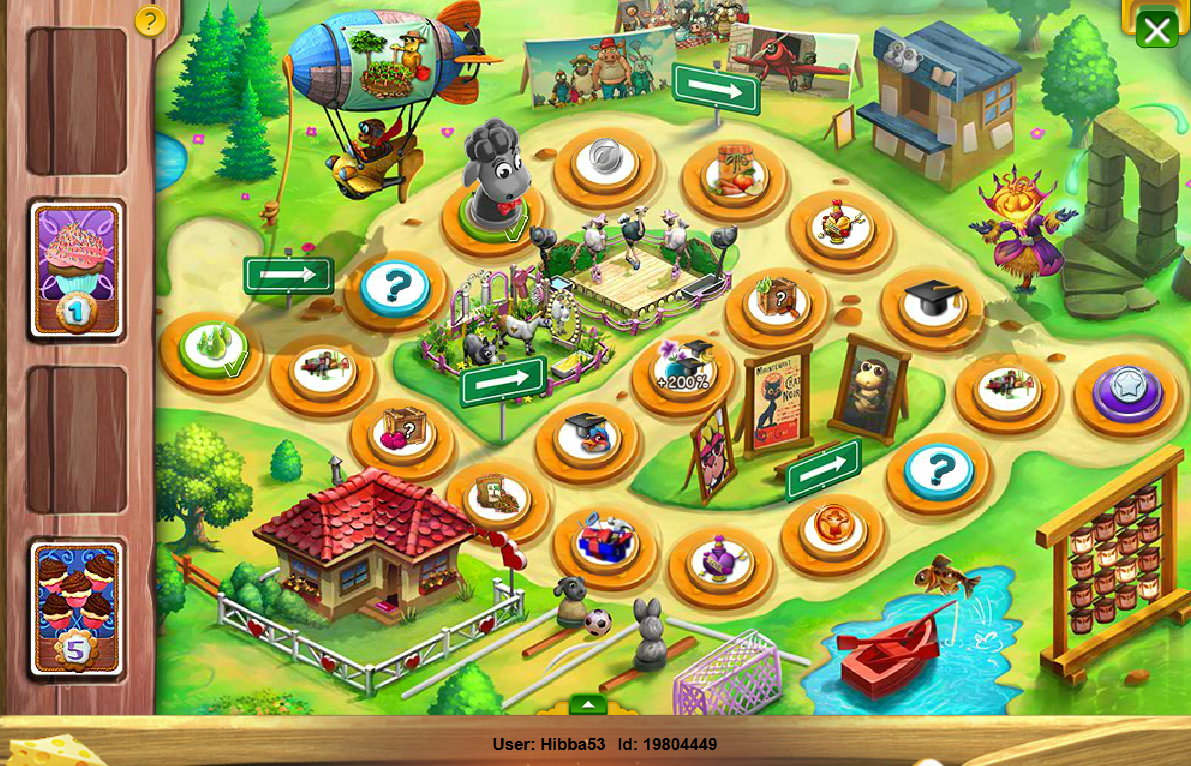Choose the purple potion bottle tile
The width and height of the screenshot is (1191, 766).
tap(719, 558)
